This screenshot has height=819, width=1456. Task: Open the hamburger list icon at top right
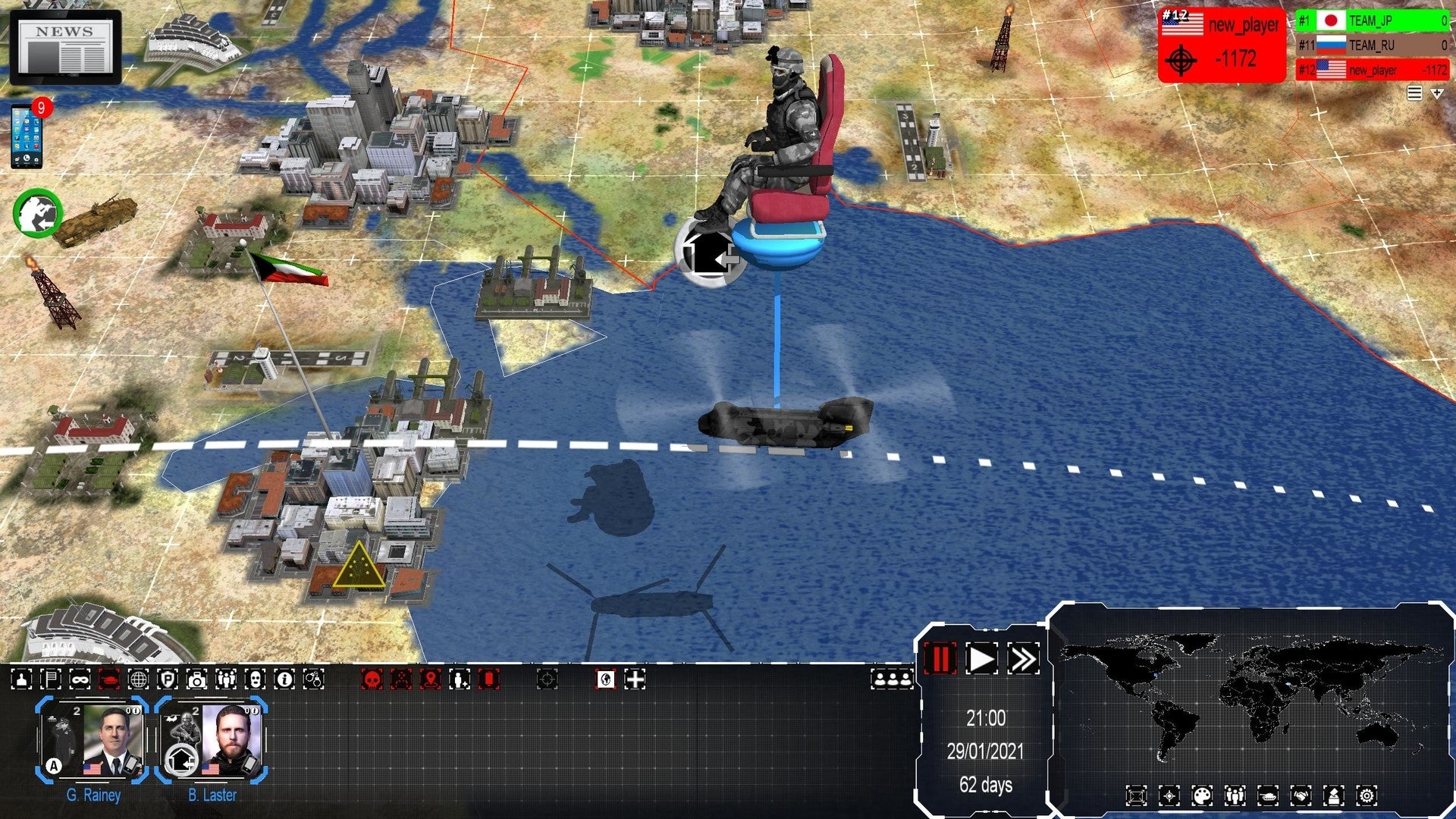tap(1414, 93)
